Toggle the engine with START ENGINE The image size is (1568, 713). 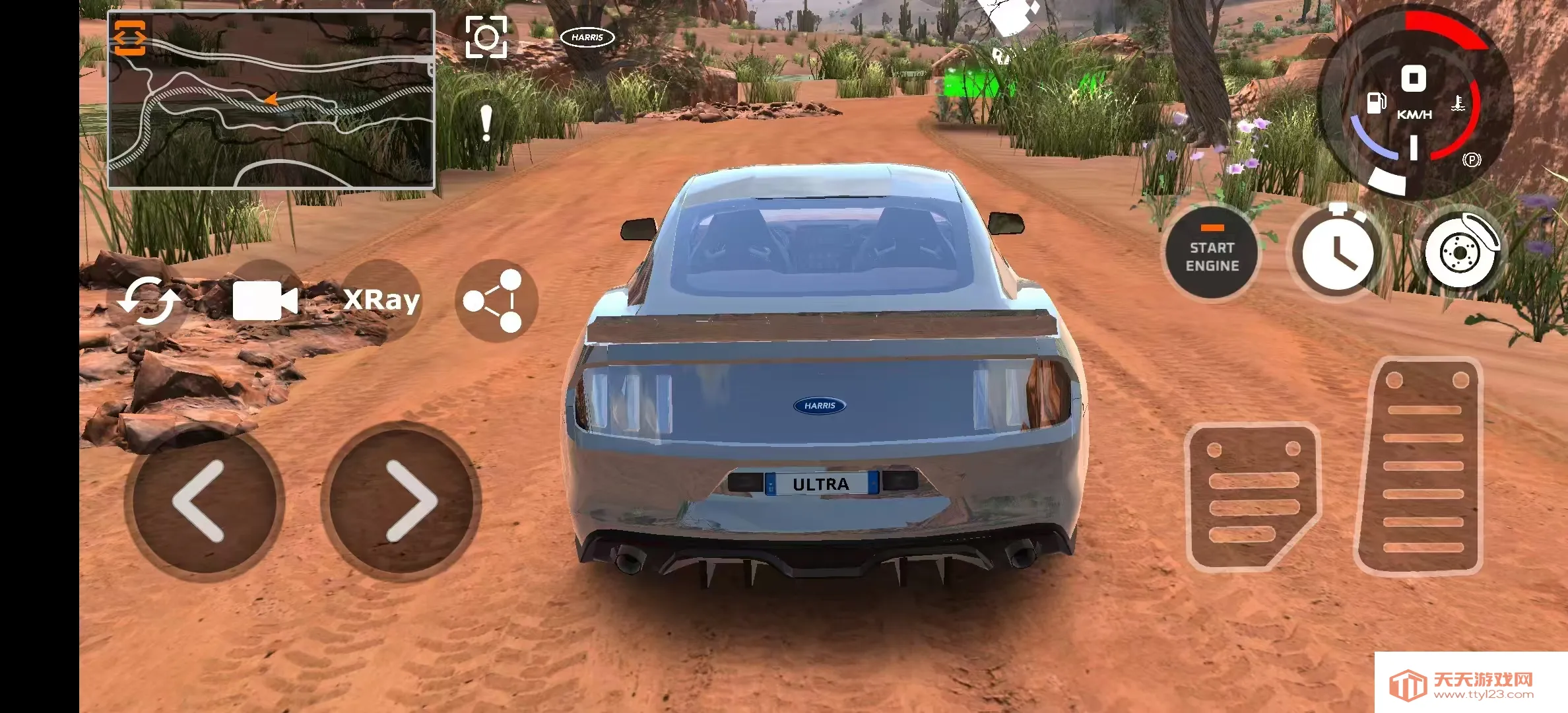(x=1213, y=253)
